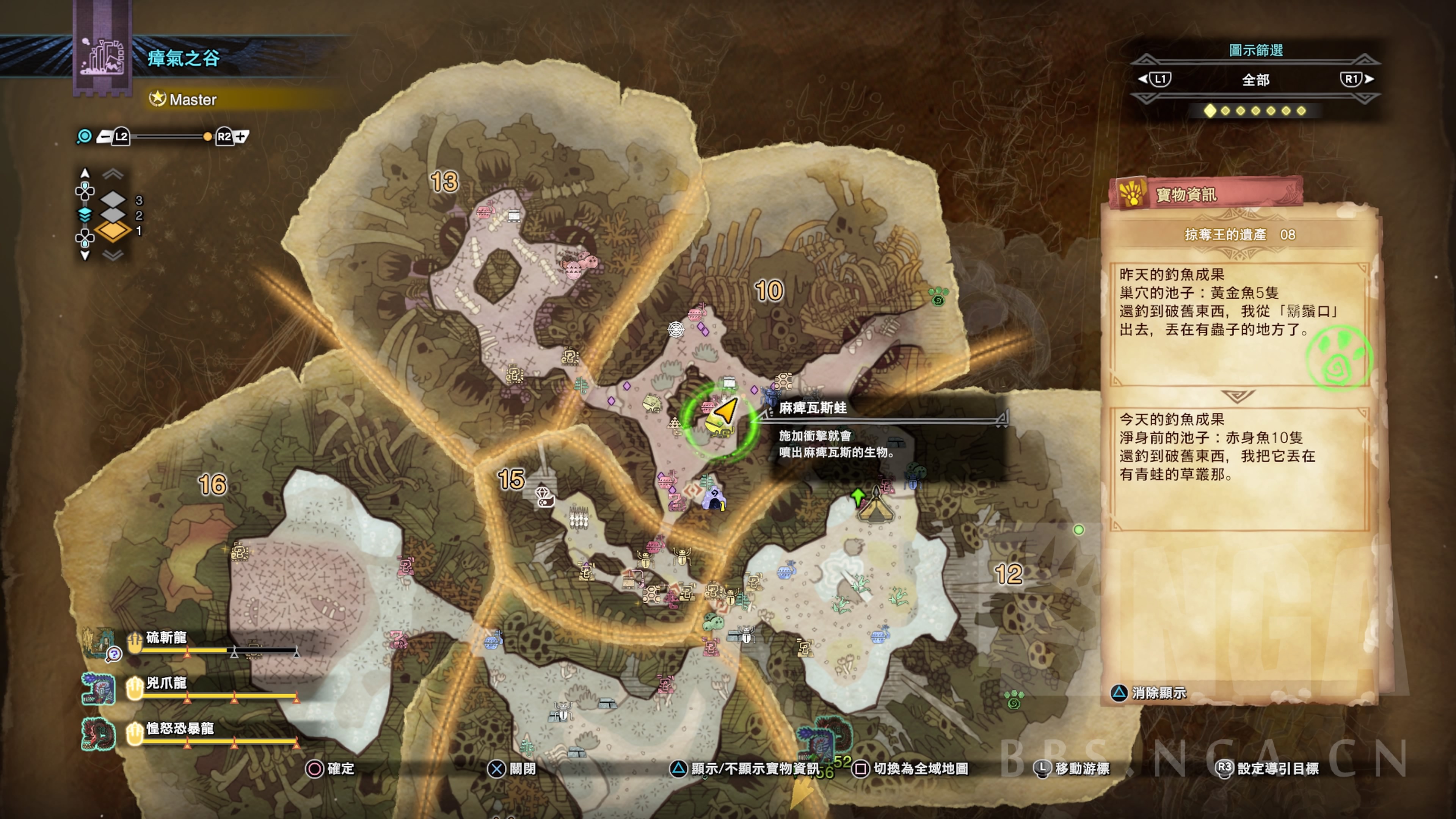Viewport: 1456px width, 819px height.
Task: Click the area 10 number label
Action: pos(769,290)
